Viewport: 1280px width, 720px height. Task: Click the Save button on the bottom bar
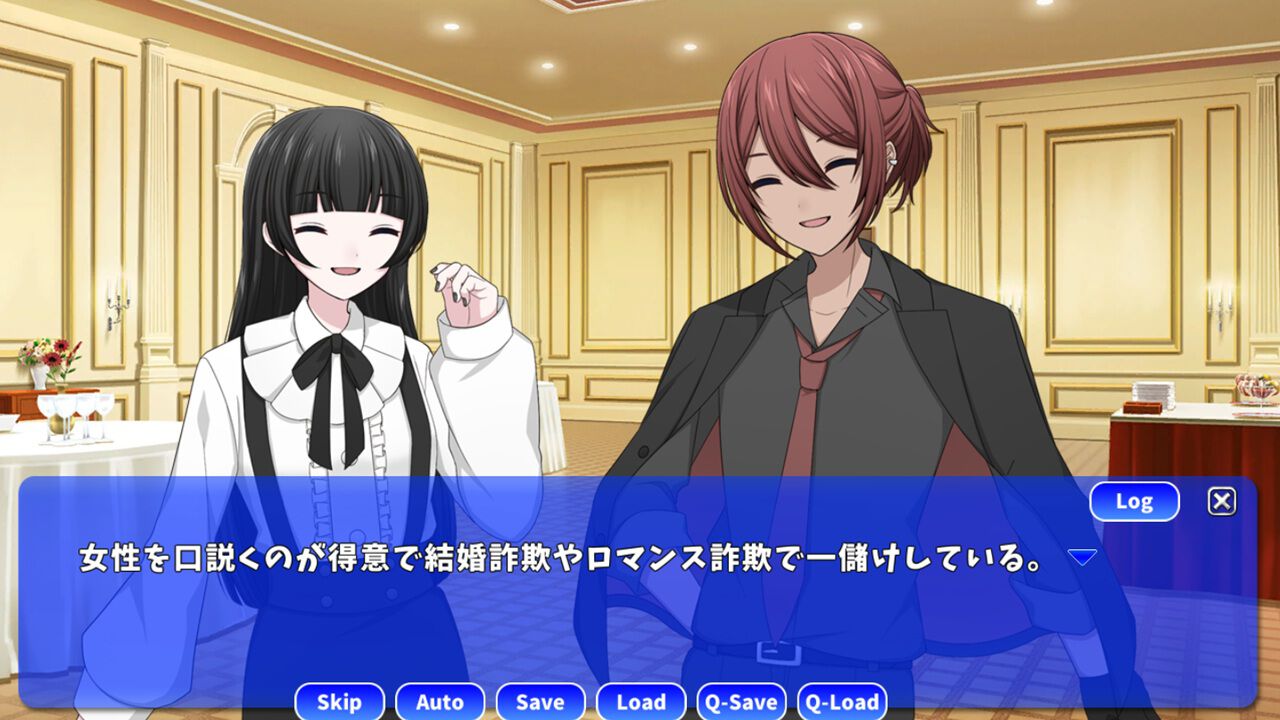[x=540, y=702]
